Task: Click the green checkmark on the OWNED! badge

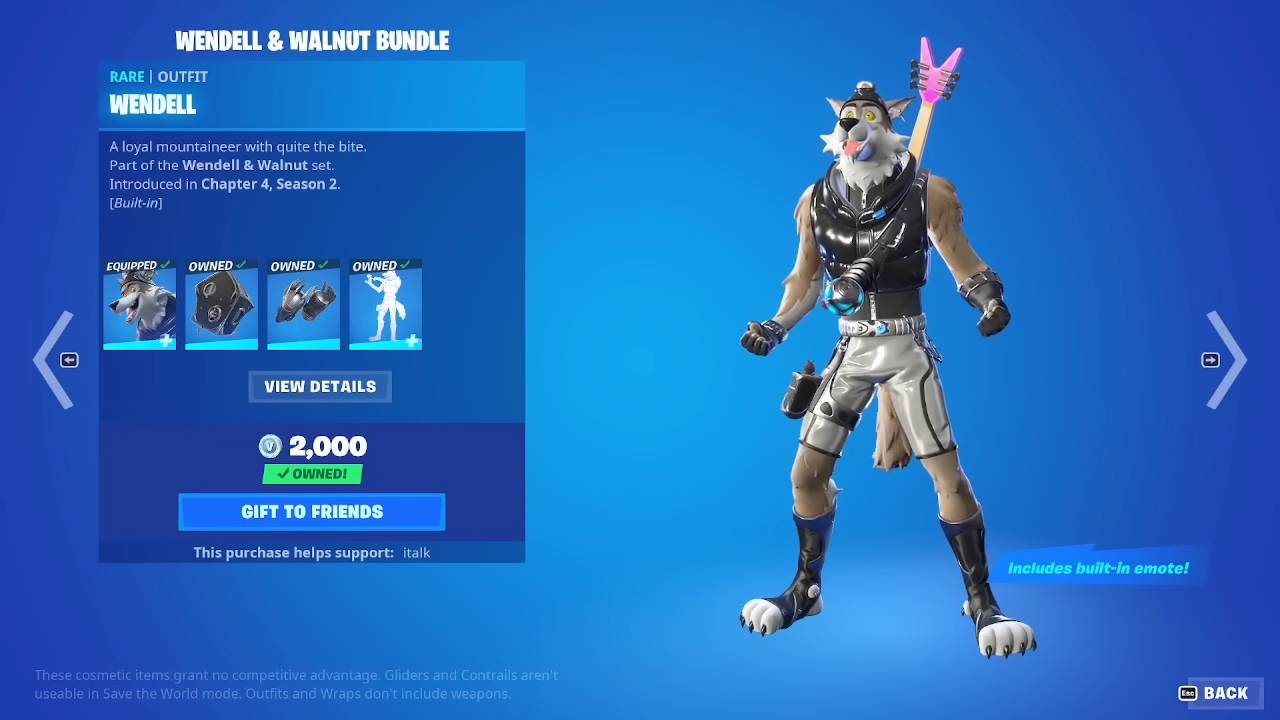Action: click(285, 473)
